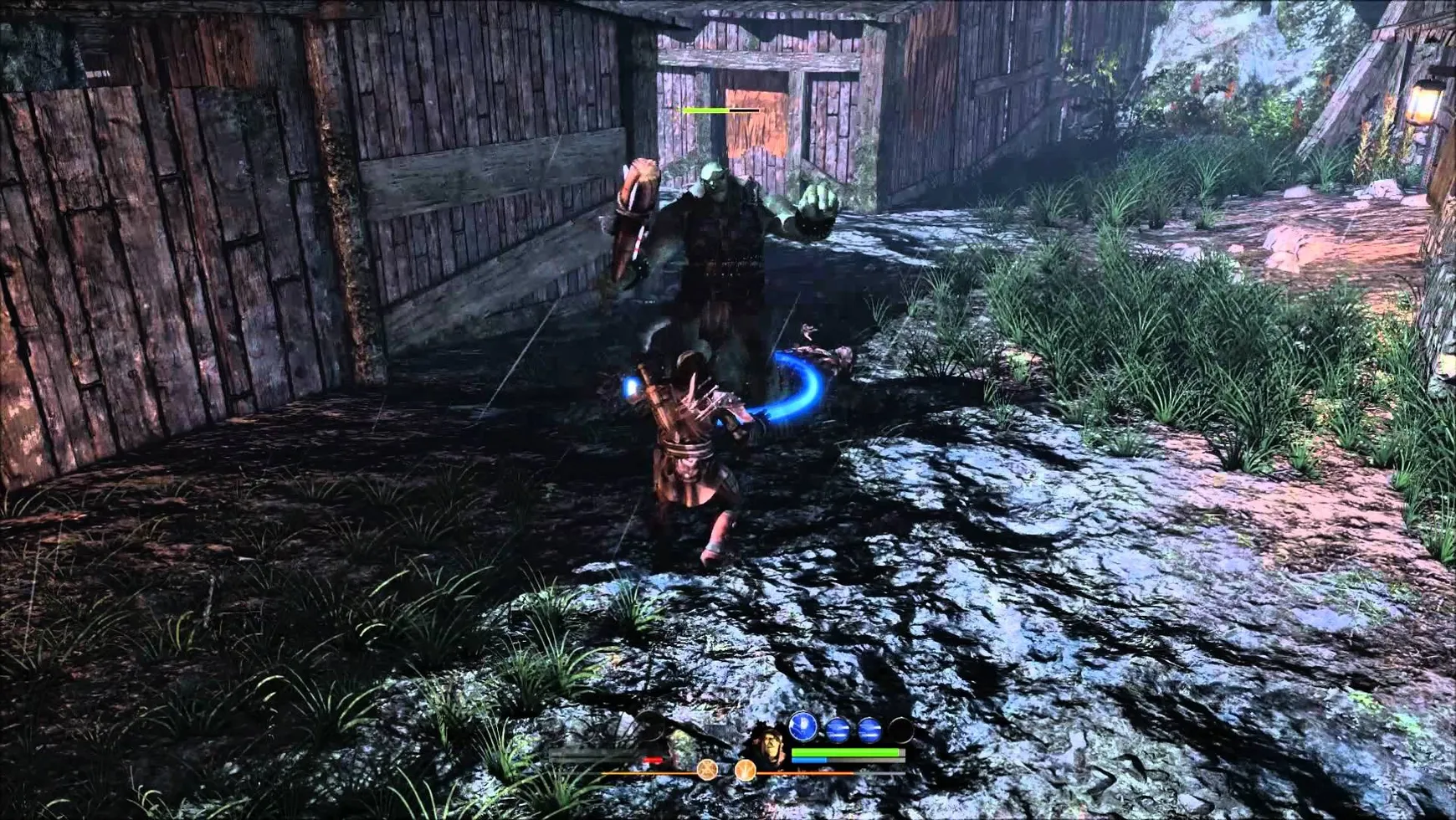Click the empty ability slot on the HUD
The width and height of the screenshot is (1456, 820).
(x=901, y=727)
